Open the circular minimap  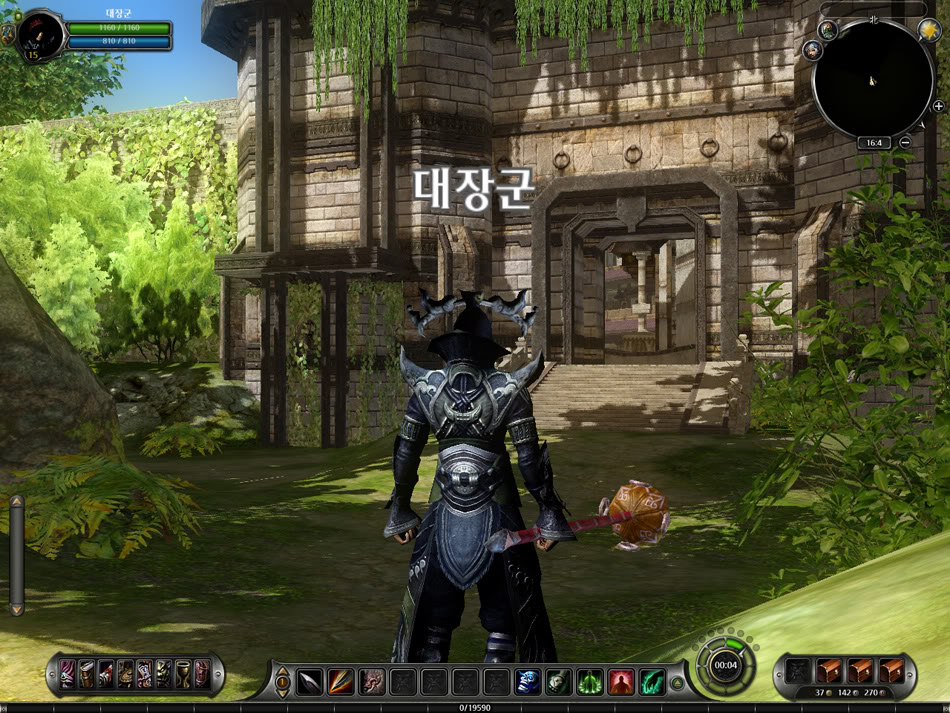pos(872,80)
